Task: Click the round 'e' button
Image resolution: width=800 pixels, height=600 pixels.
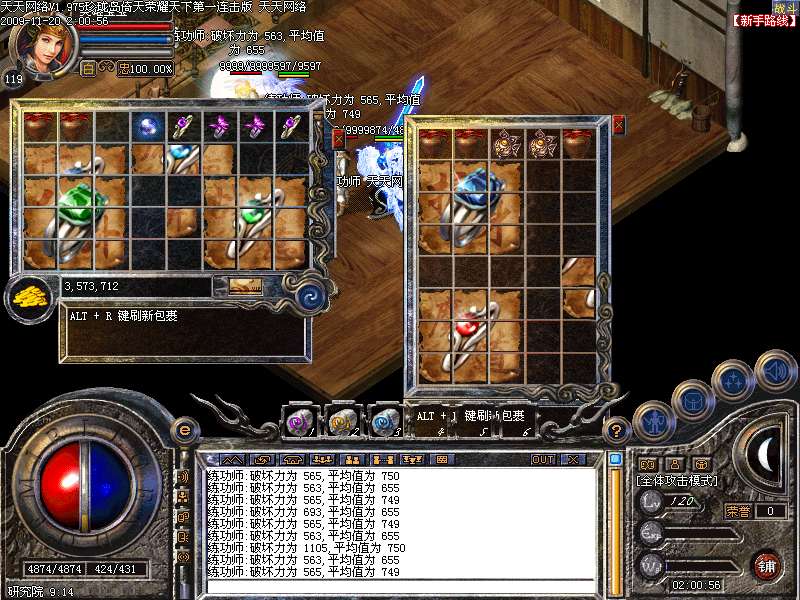Action: coord(184,430)
